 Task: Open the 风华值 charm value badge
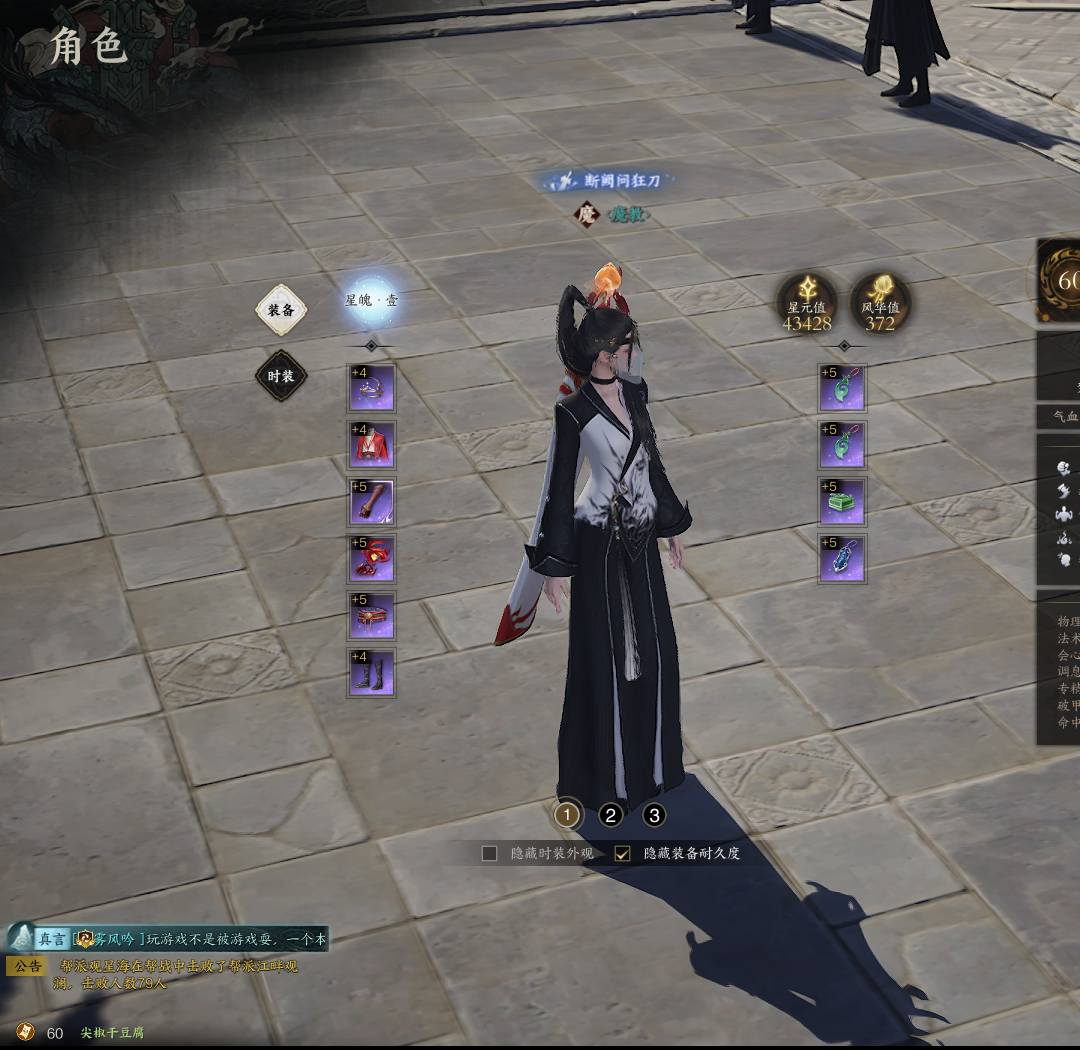coord(880,303)
